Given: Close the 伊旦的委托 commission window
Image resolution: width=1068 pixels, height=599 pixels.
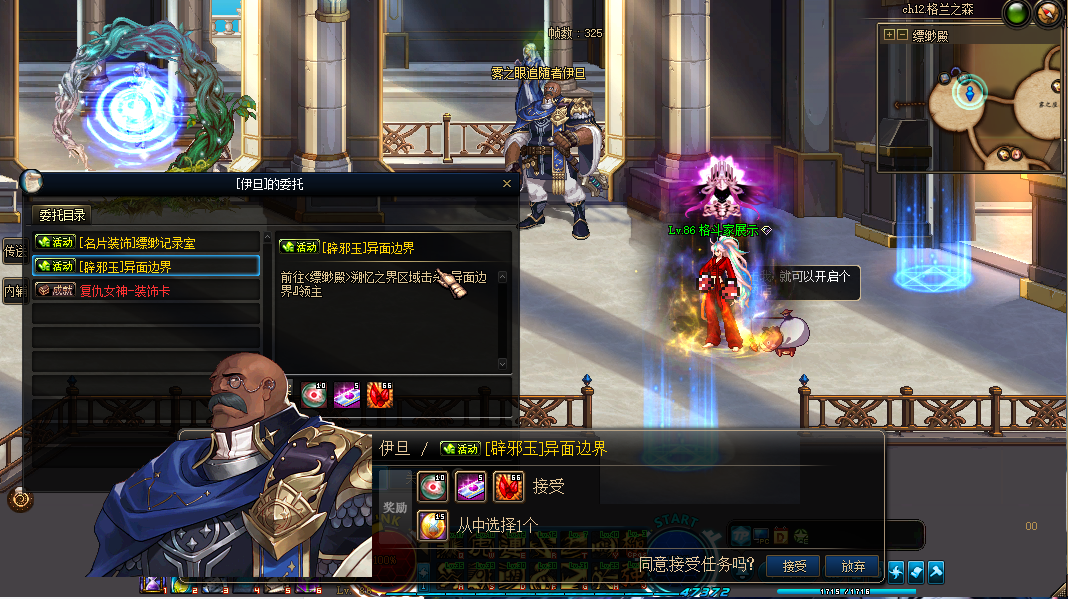Looking at the screenshot, I should 506,184.
